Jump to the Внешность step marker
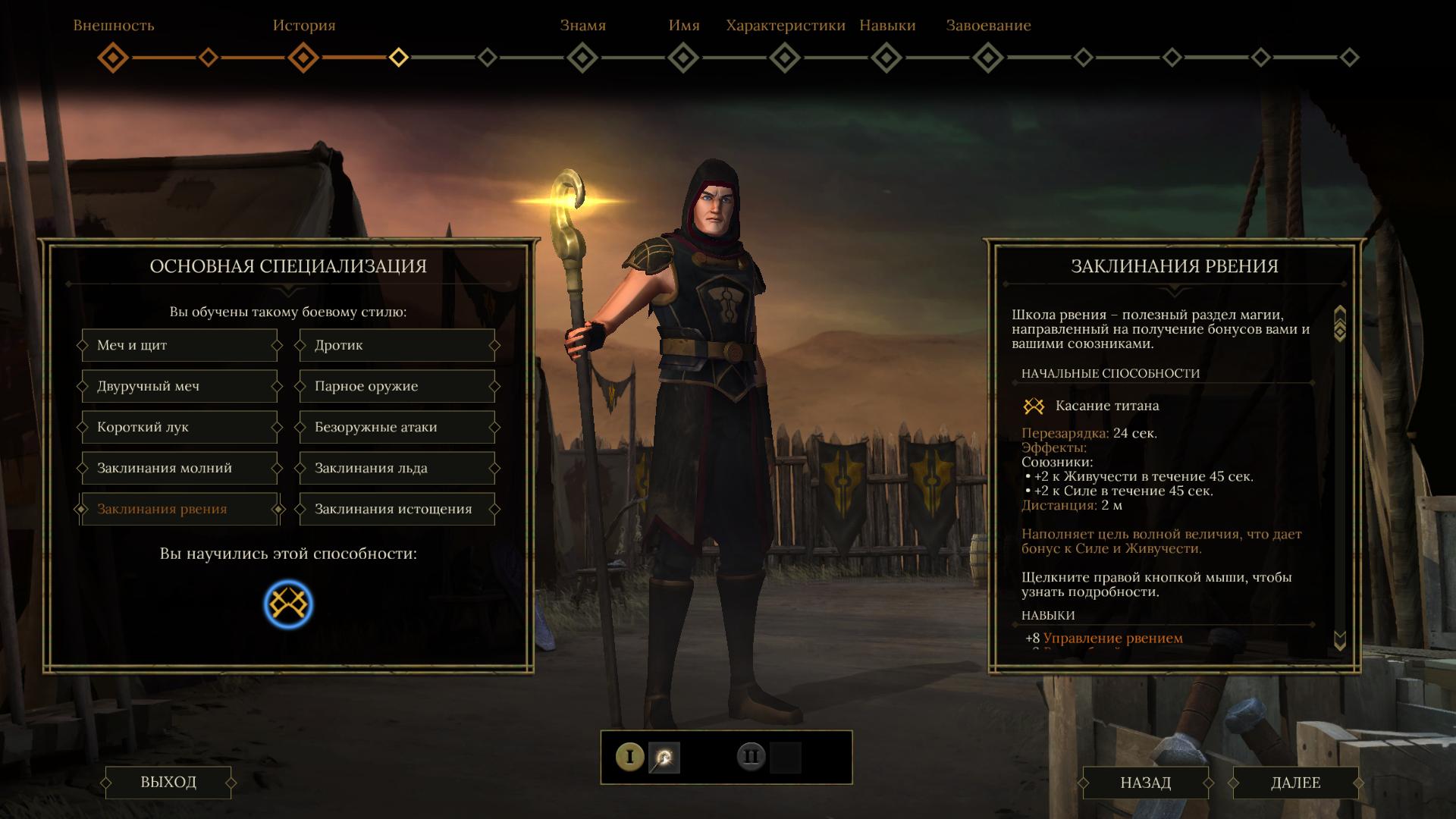The image size is (1456, 819). tap(113, 58)
